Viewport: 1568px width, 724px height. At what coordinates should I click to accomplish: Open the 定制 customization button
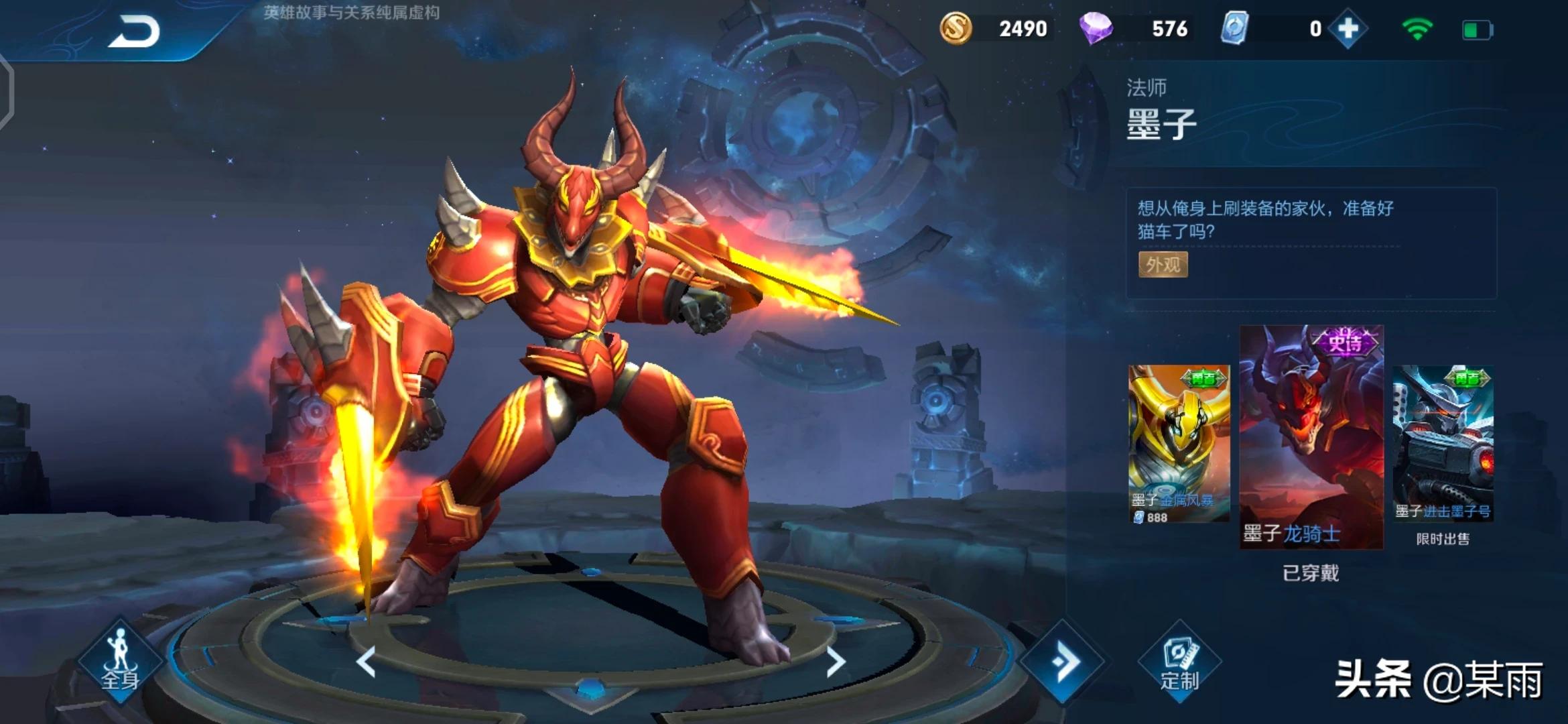point(1179,662)
